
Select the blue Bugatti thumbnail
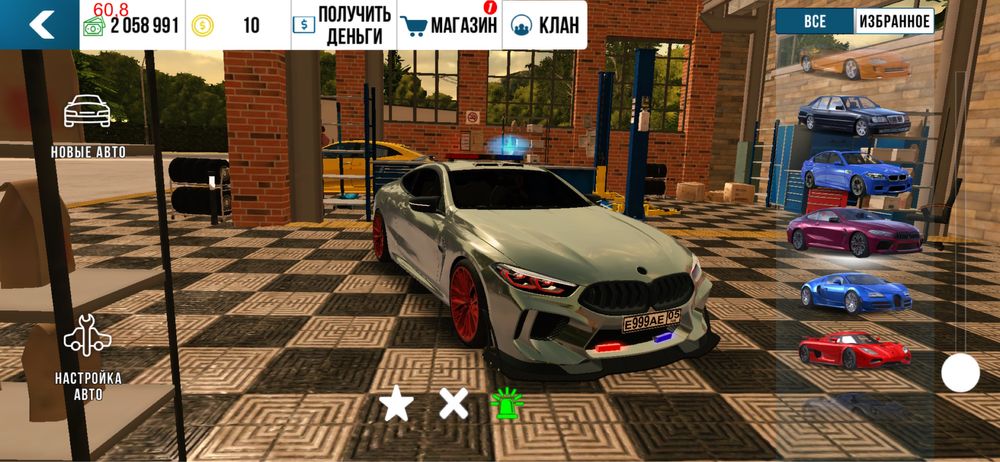(854, 290)
